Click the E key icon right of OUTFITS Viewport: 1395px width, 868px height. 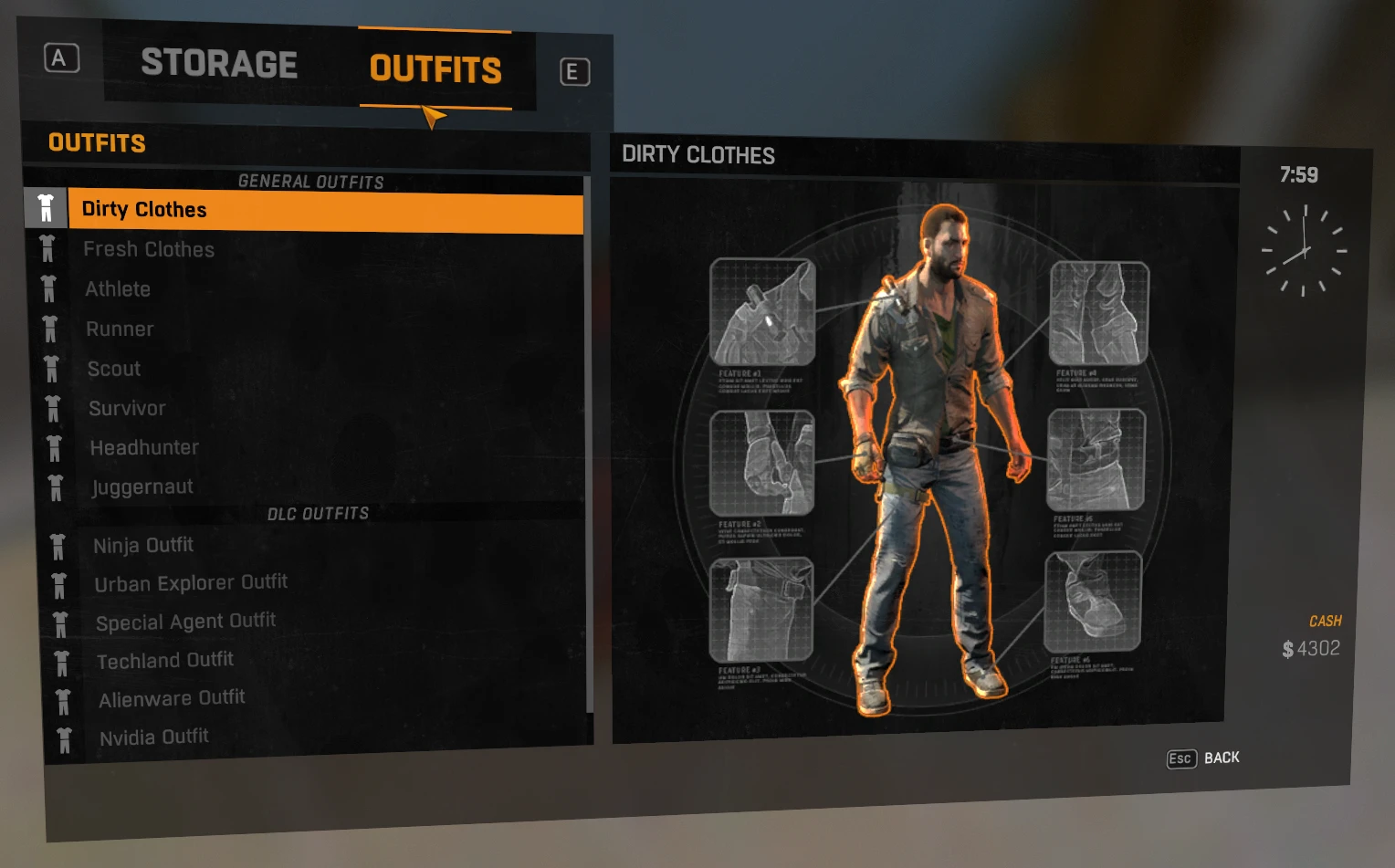[x=574, y=71]
